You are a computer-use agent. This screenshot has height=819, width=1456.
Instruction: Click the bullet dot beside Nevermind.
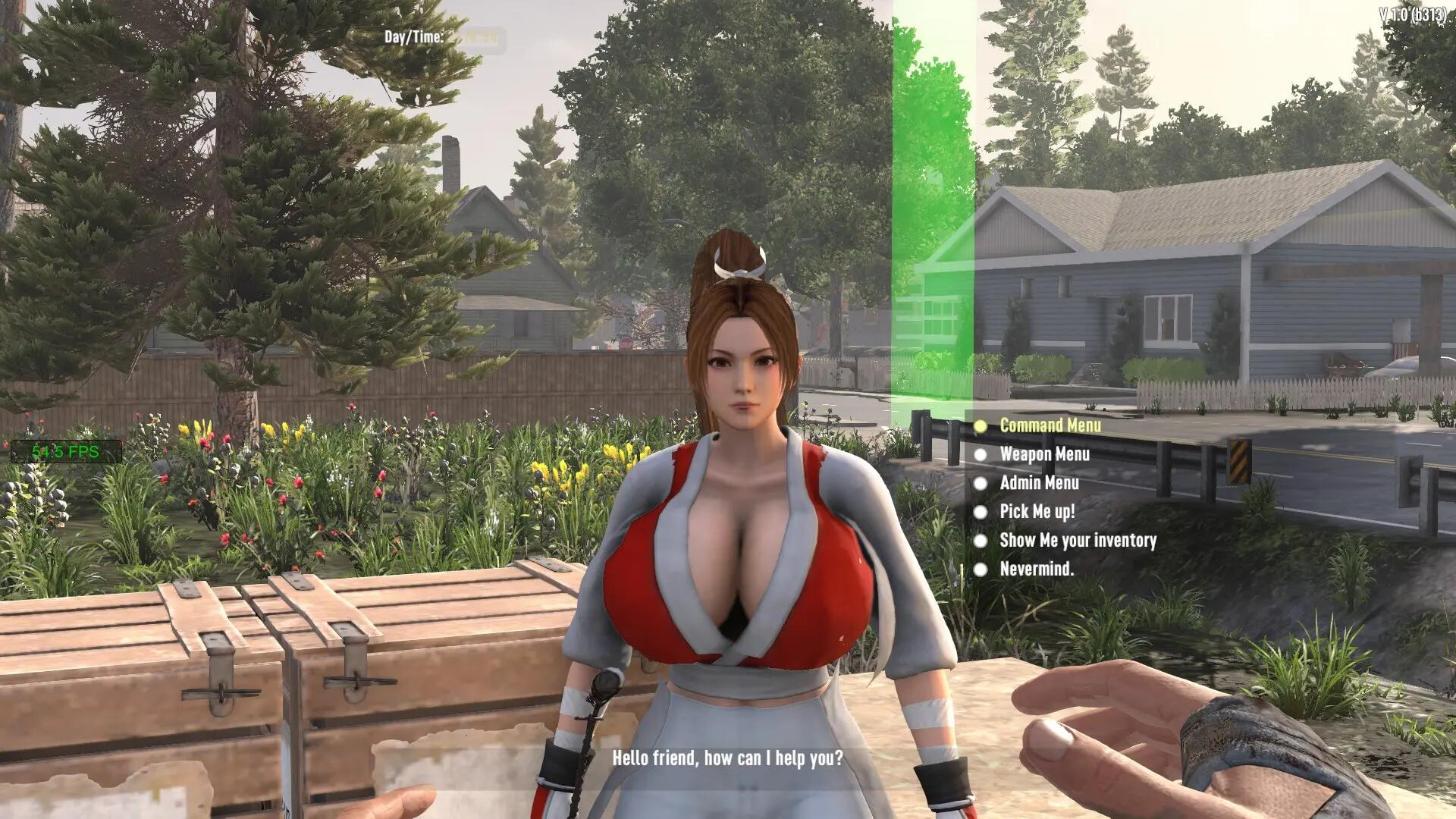coord(981,570)
